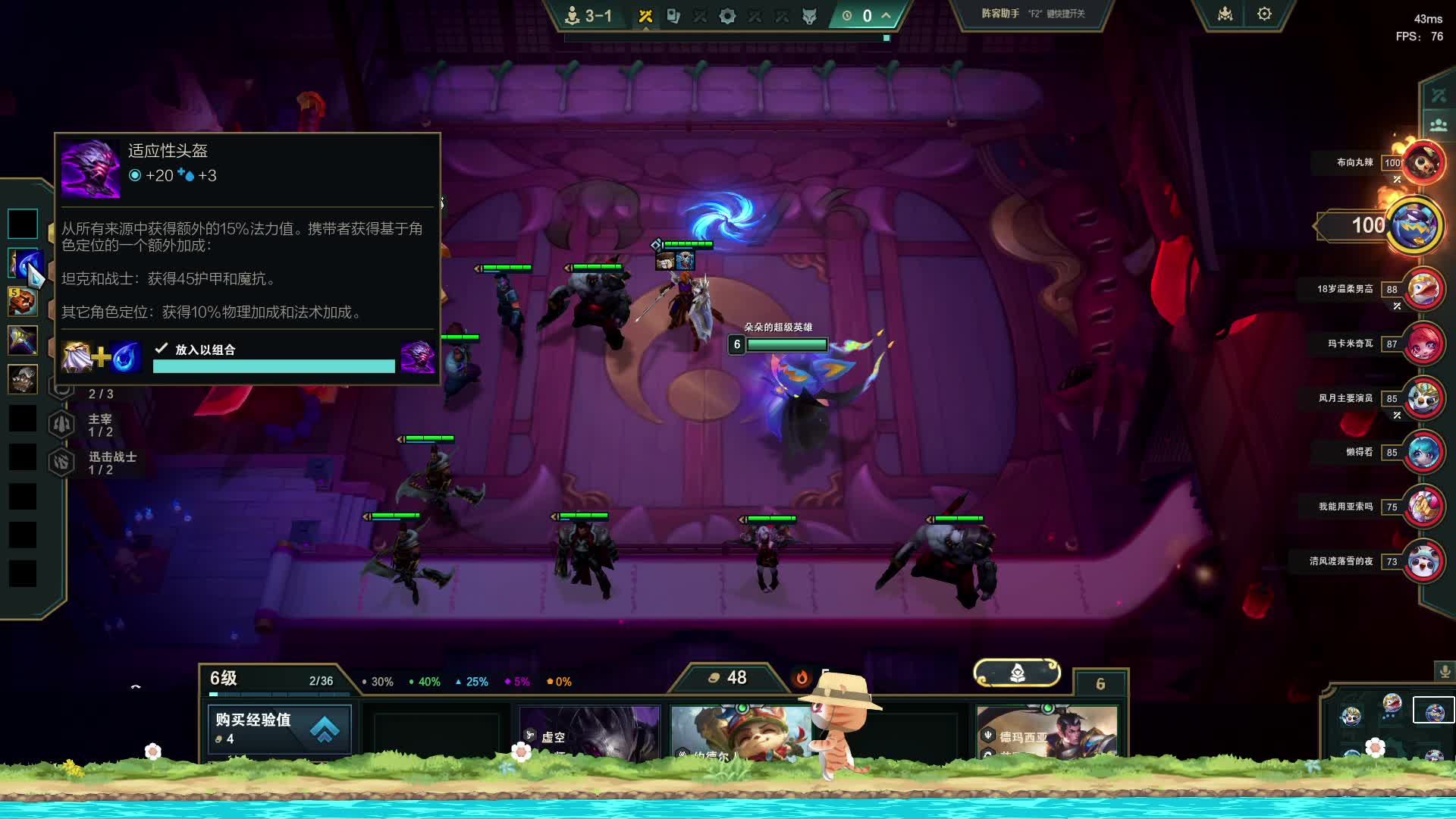The image size is (1456, 819).
Task: View player 清风渡落雪的夜's board
Action: [1423, 561]
